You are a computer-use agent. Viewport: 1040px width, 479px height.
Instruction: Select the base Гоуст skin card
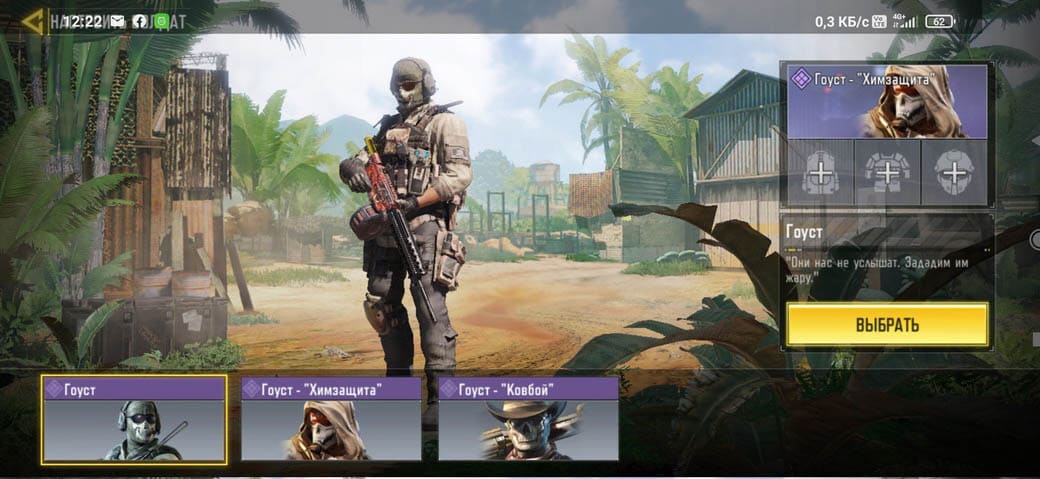pos(134,419)
